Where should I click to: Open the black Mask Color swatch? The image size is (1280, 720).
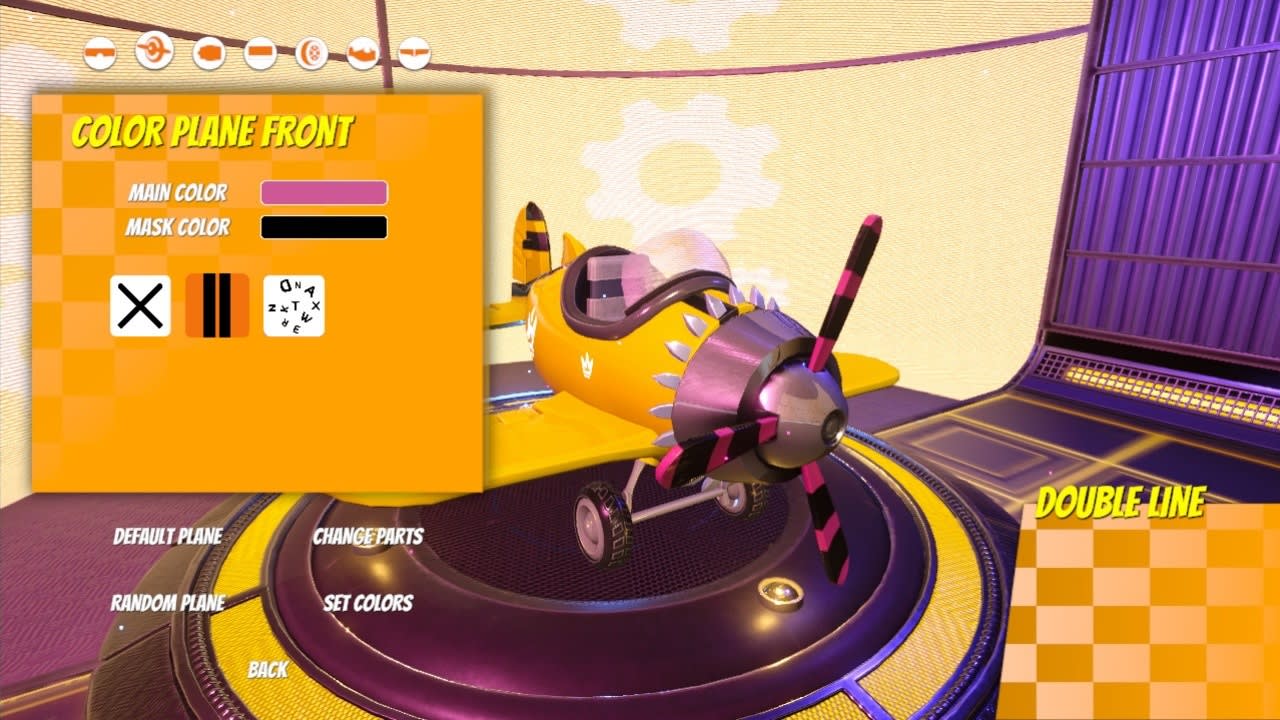[322, 227]
